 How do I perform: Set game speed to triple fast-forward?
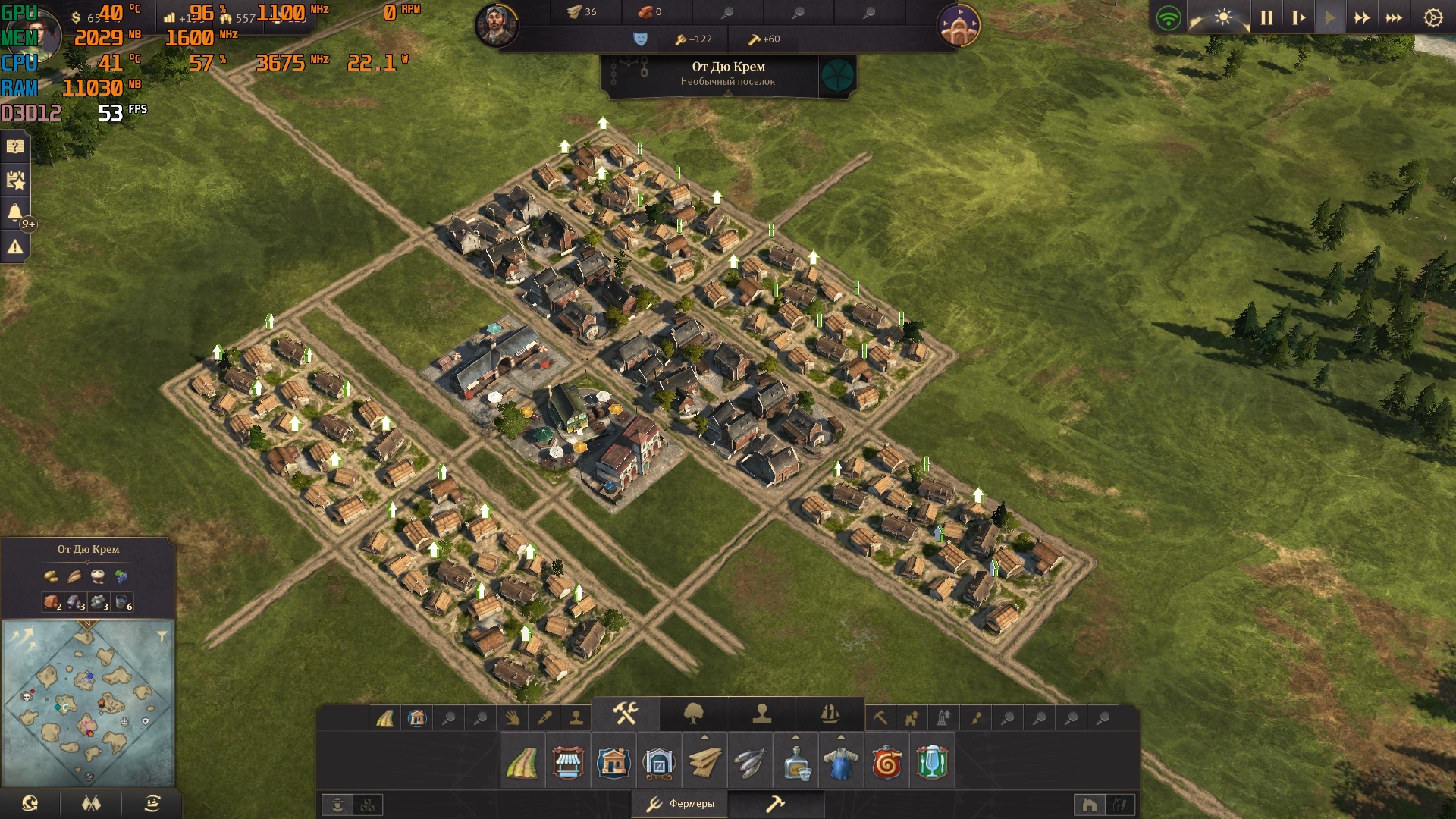pyautogui.click(x=1394, y=17)
